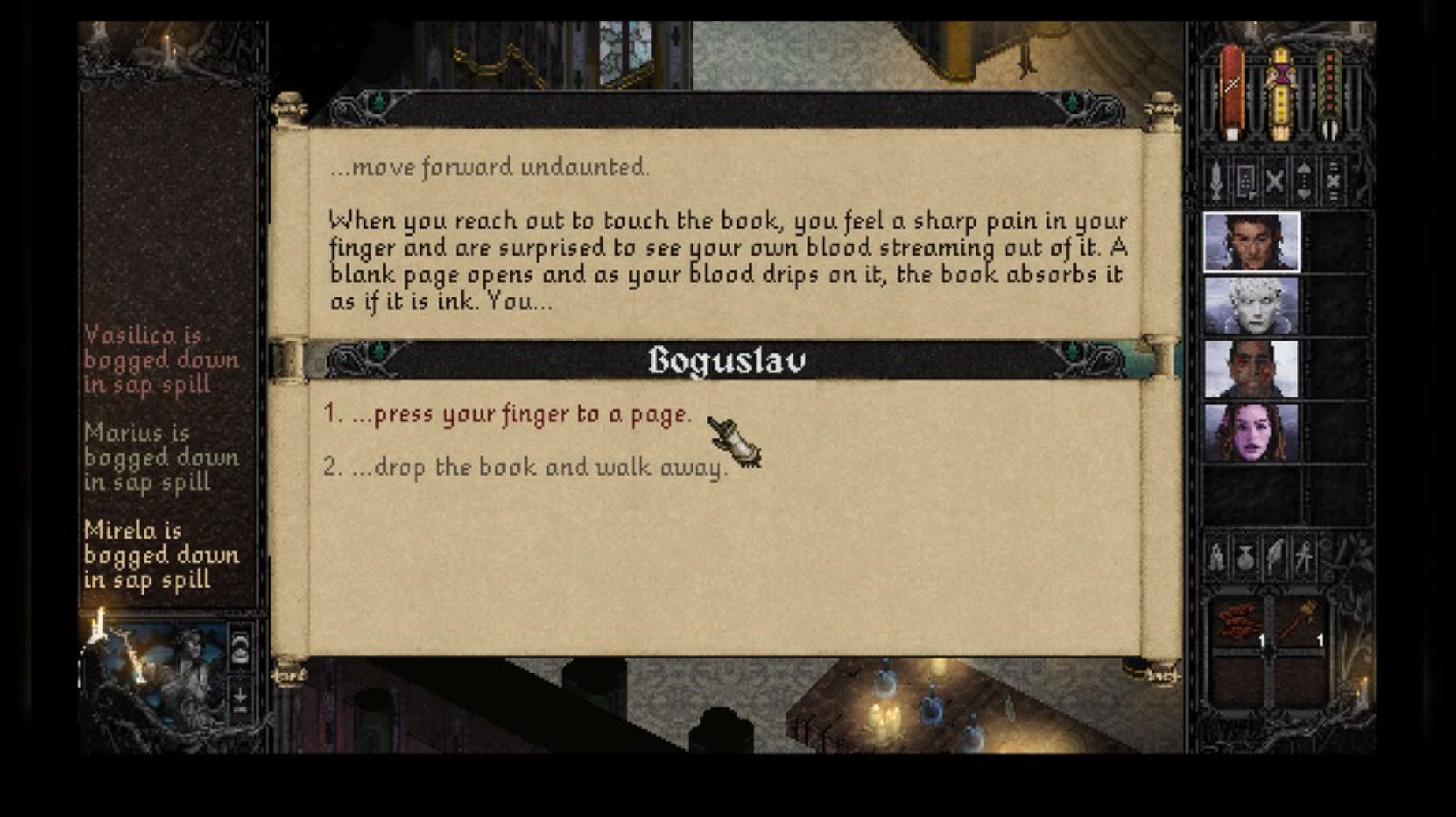The width and height of the screenshot is (1456, 817).
Task: Click the dotted rectangle command icon
Action: point(1245,181)
